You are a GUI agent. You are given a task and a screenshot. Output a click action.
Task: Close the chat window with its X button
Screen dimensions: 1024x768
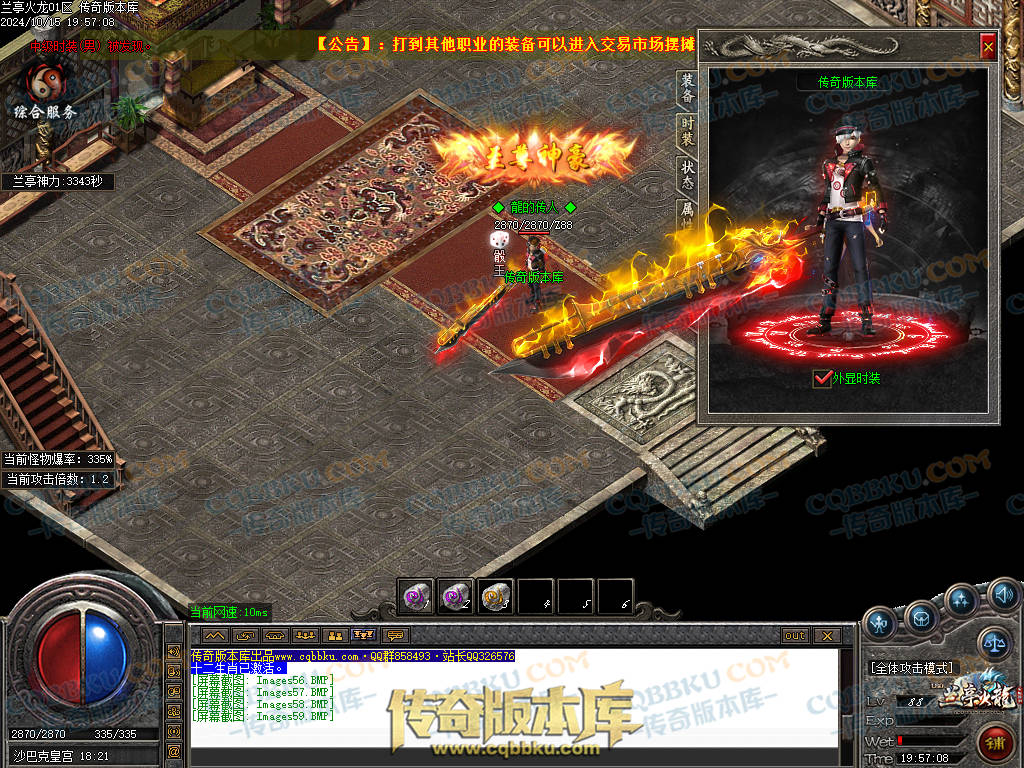point(826,635)
